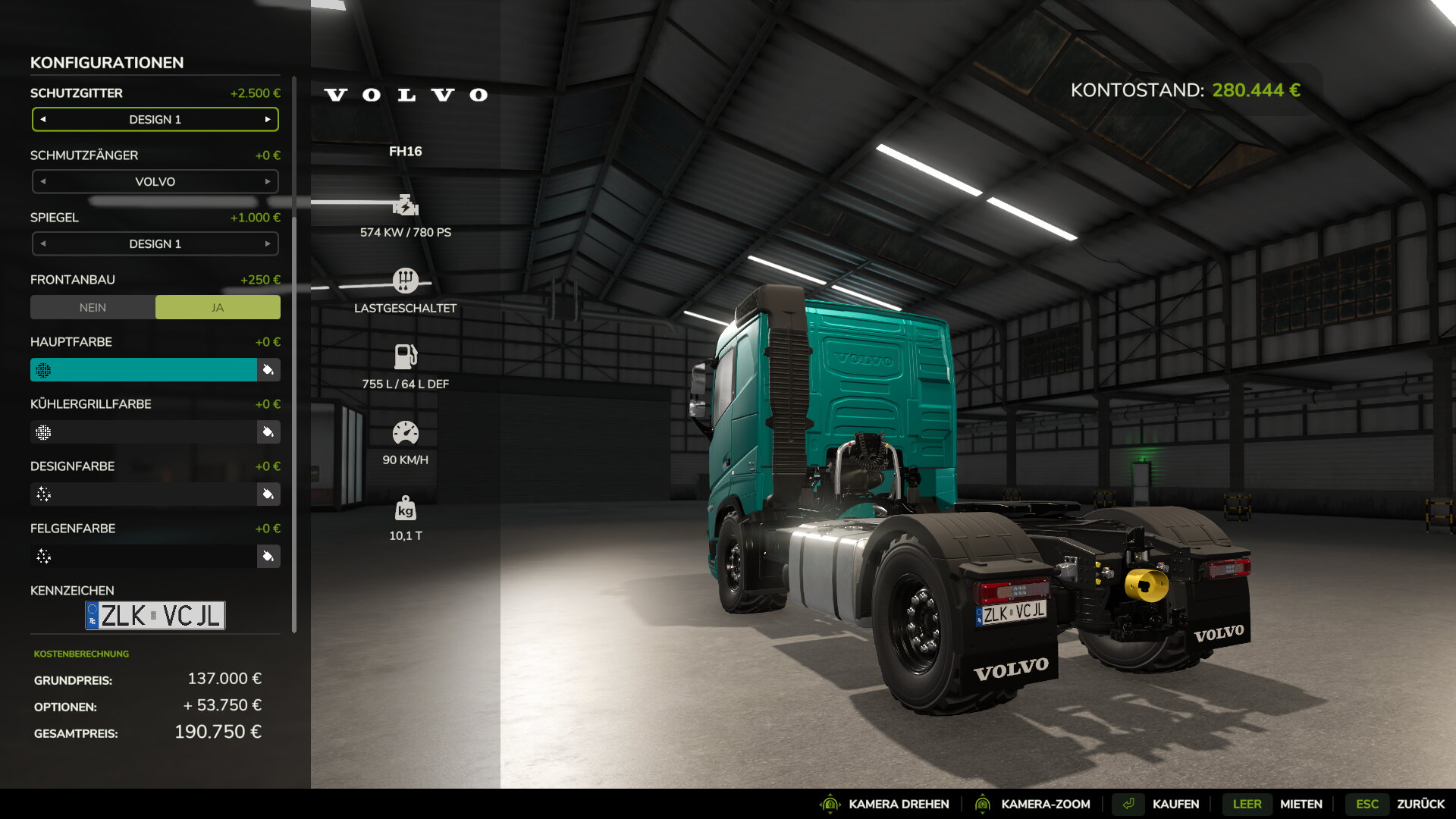The image size is (1456, 819).
Task: Switch Schmutzfänger to next option
Action: pos(268,182)
